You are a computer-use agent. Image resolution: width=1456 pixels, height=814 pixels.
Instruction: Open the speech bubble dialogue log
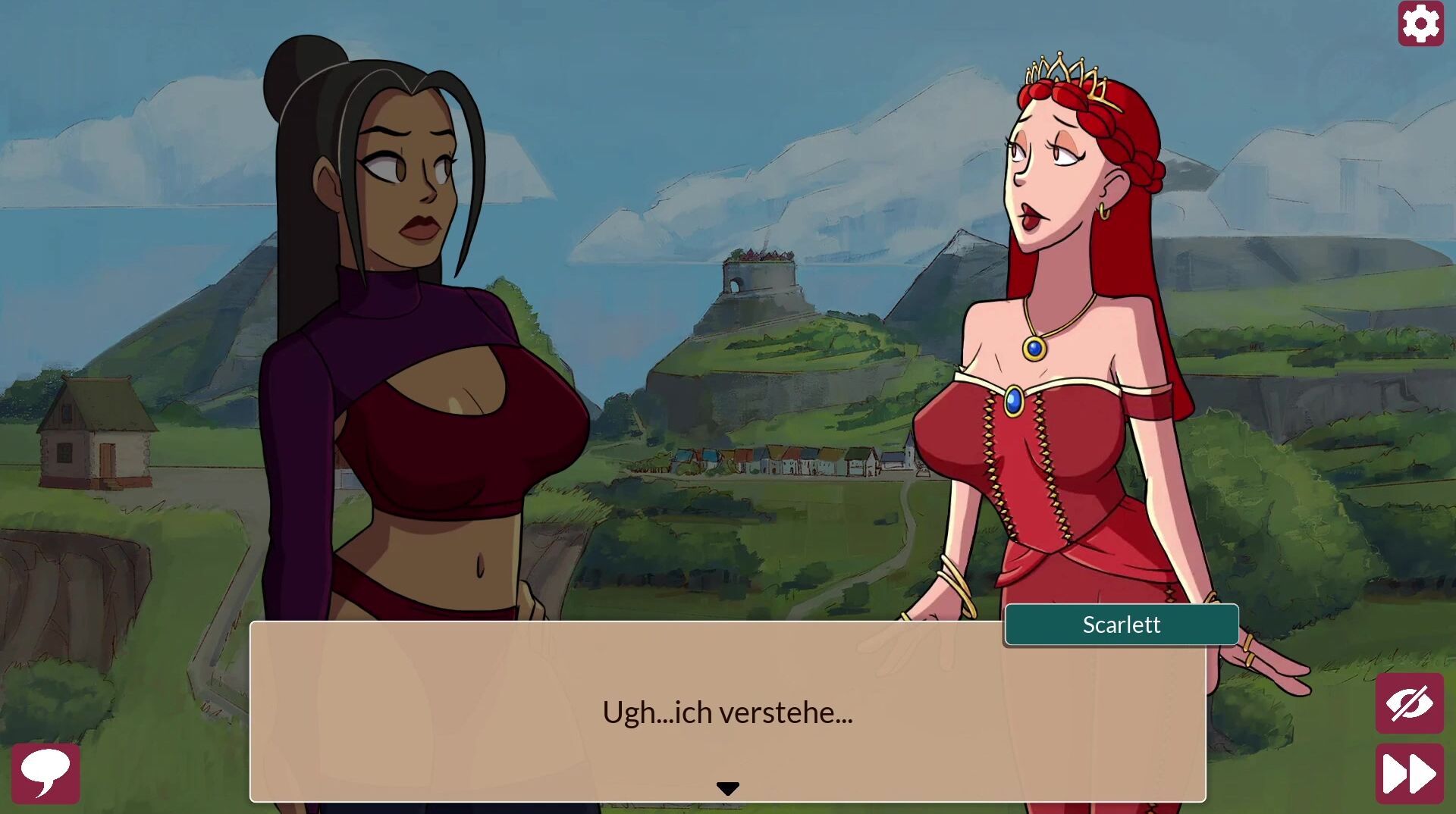pyautogui.click(x=45, y=773)
